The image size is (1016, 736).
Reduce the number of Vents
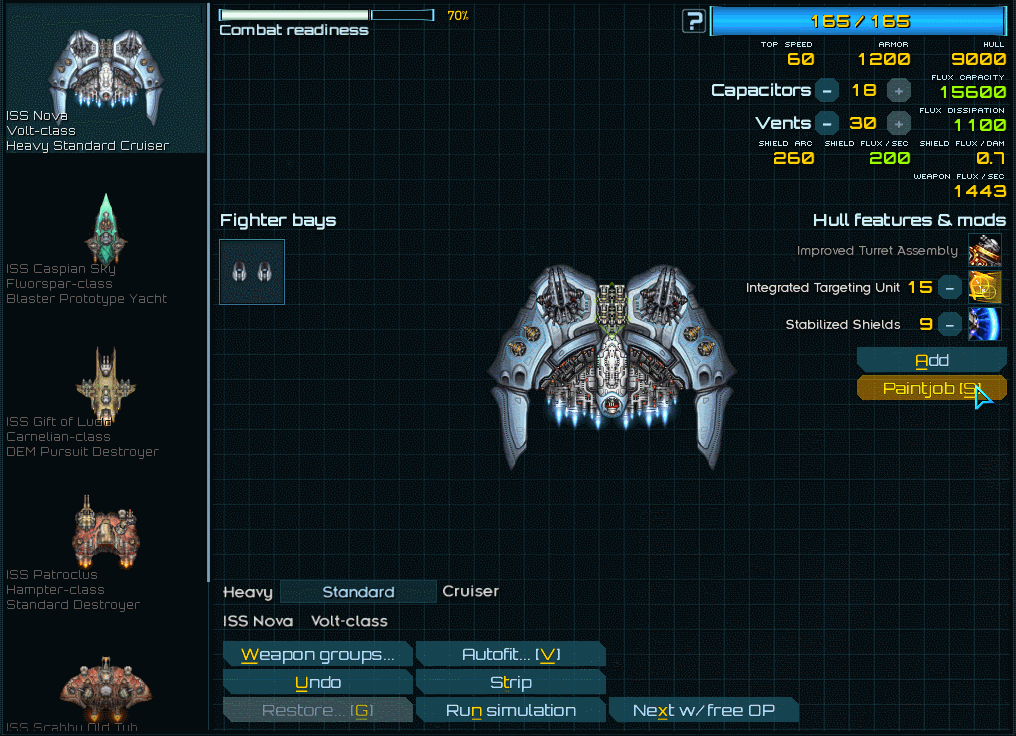(x=827, y=124)
